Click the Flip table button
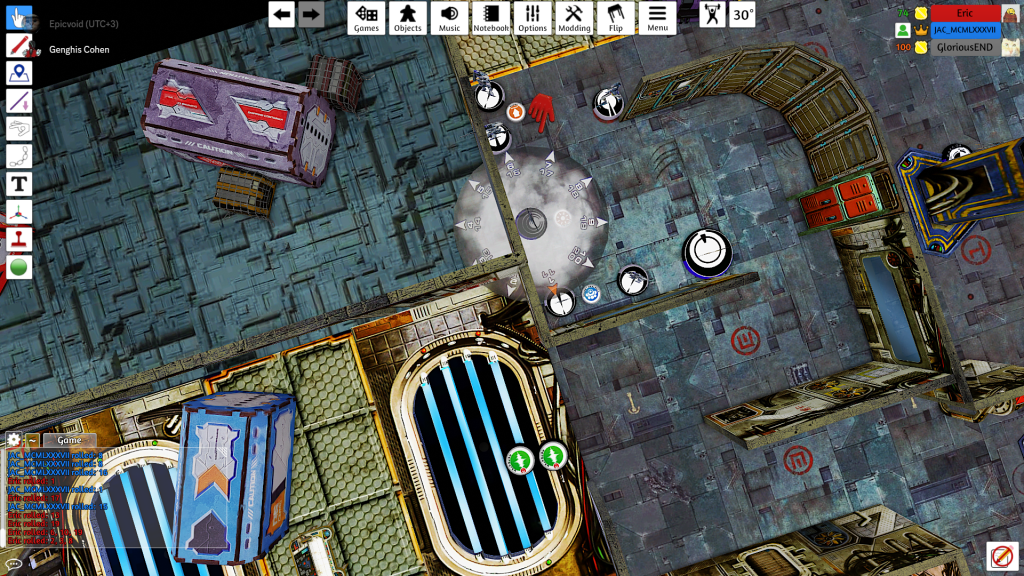 (x=616, y=17)
